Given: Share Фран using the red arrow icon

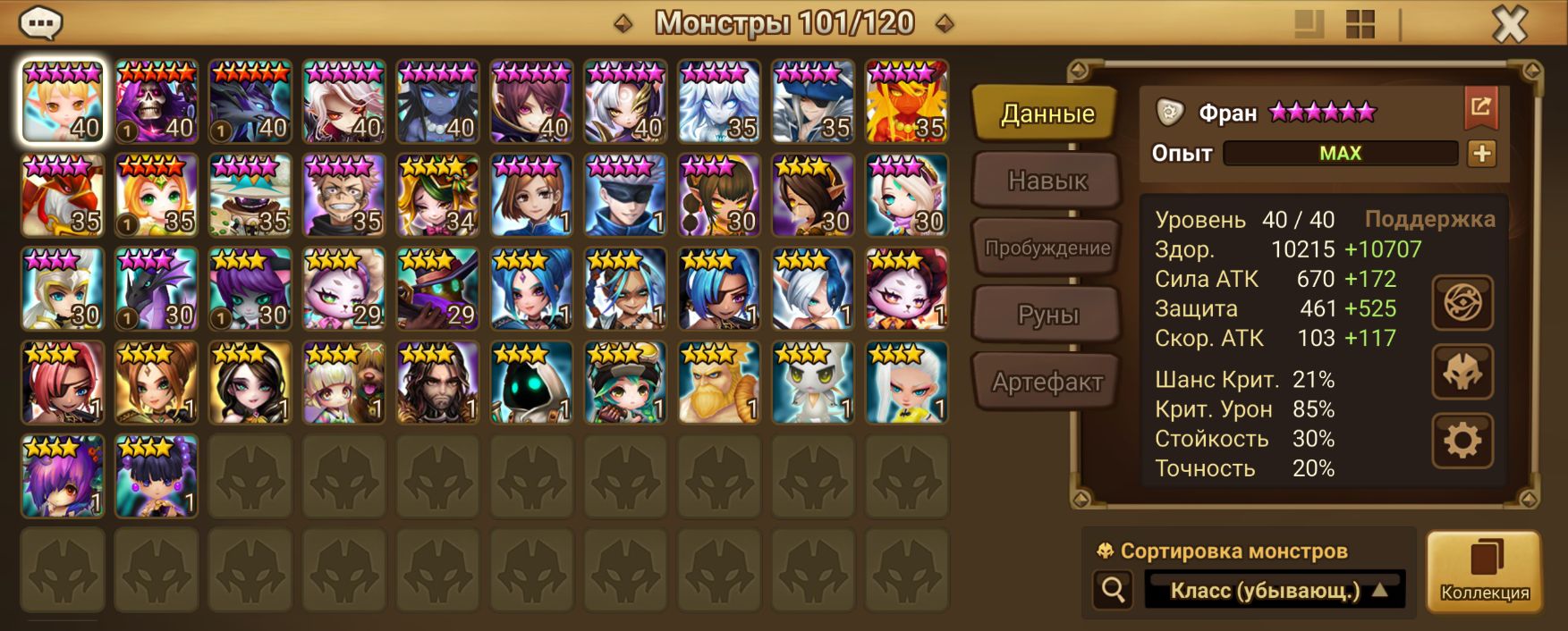Looking at the screenshot, I should (1480, 108).
